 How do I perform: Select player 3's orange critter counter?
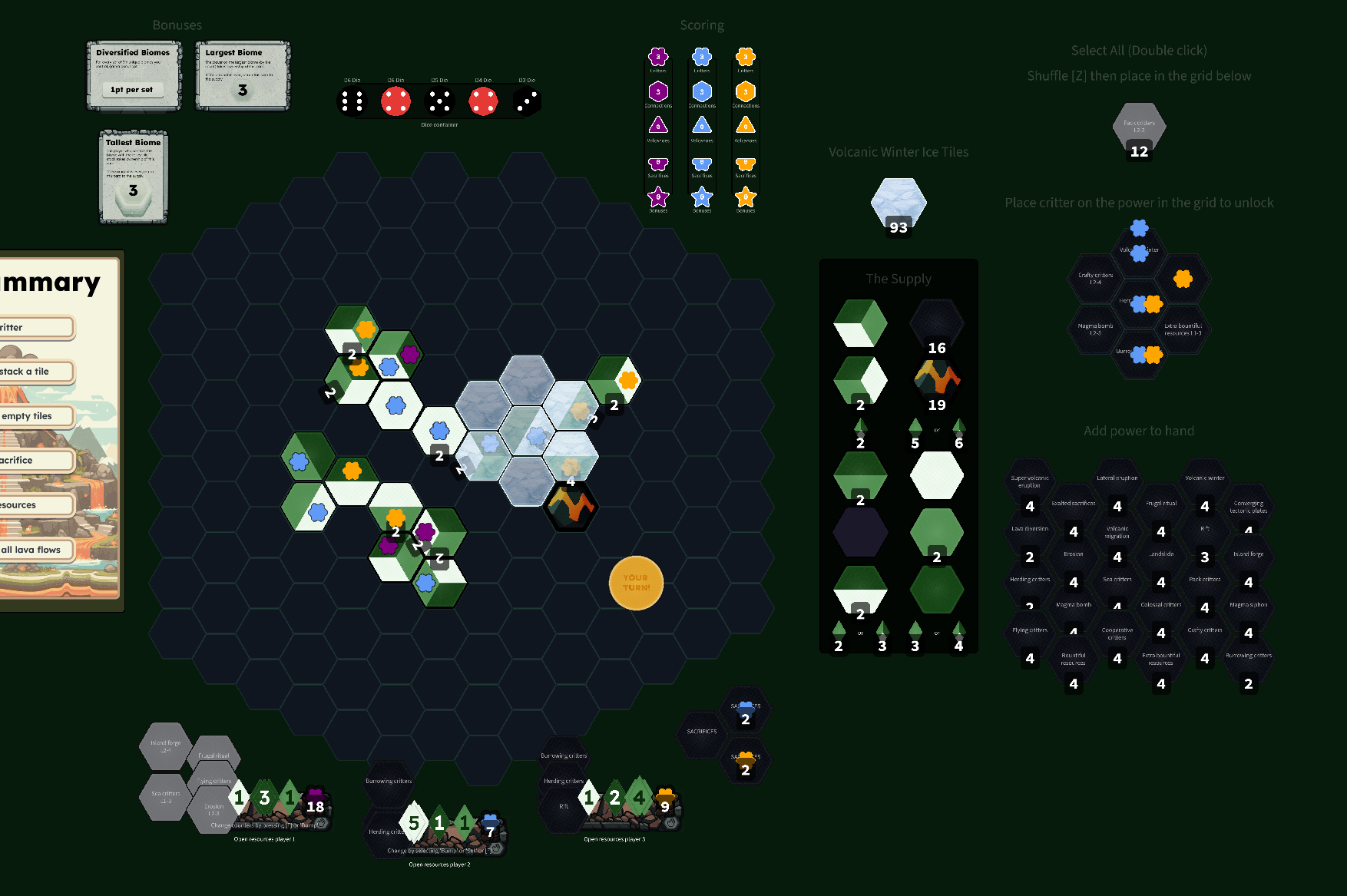click(666, 800)
